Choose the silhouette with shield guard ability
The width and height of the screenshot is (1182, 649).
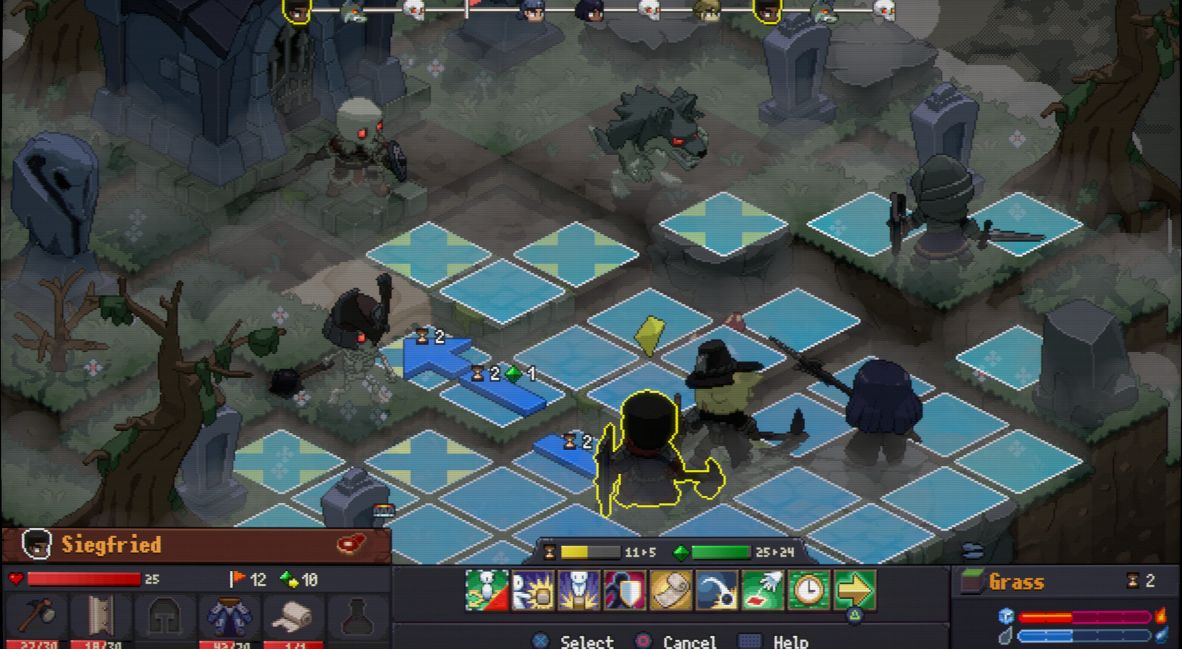click(625, 590)
